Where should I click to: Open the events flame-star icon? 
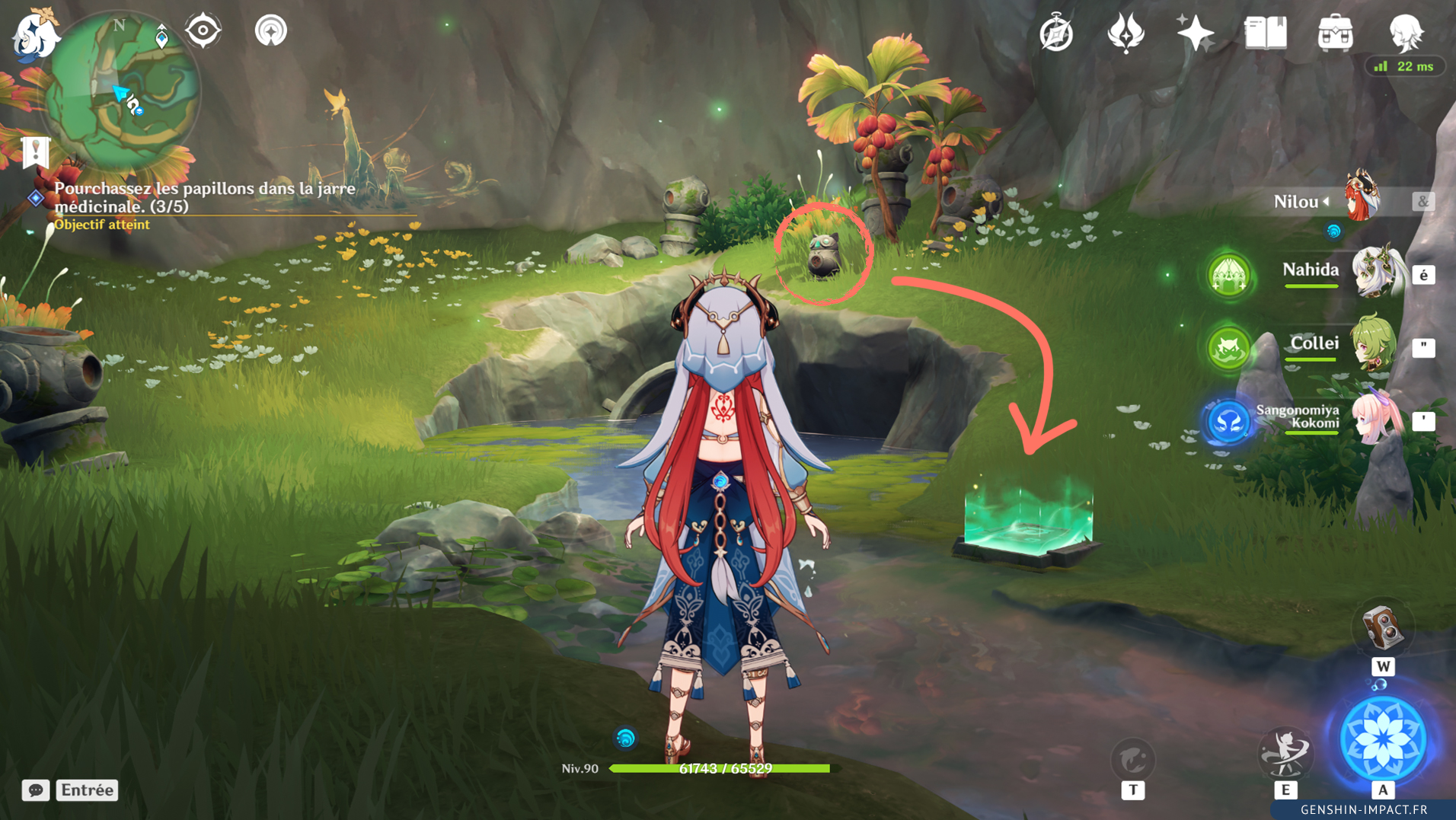(x=1126, y=34)
